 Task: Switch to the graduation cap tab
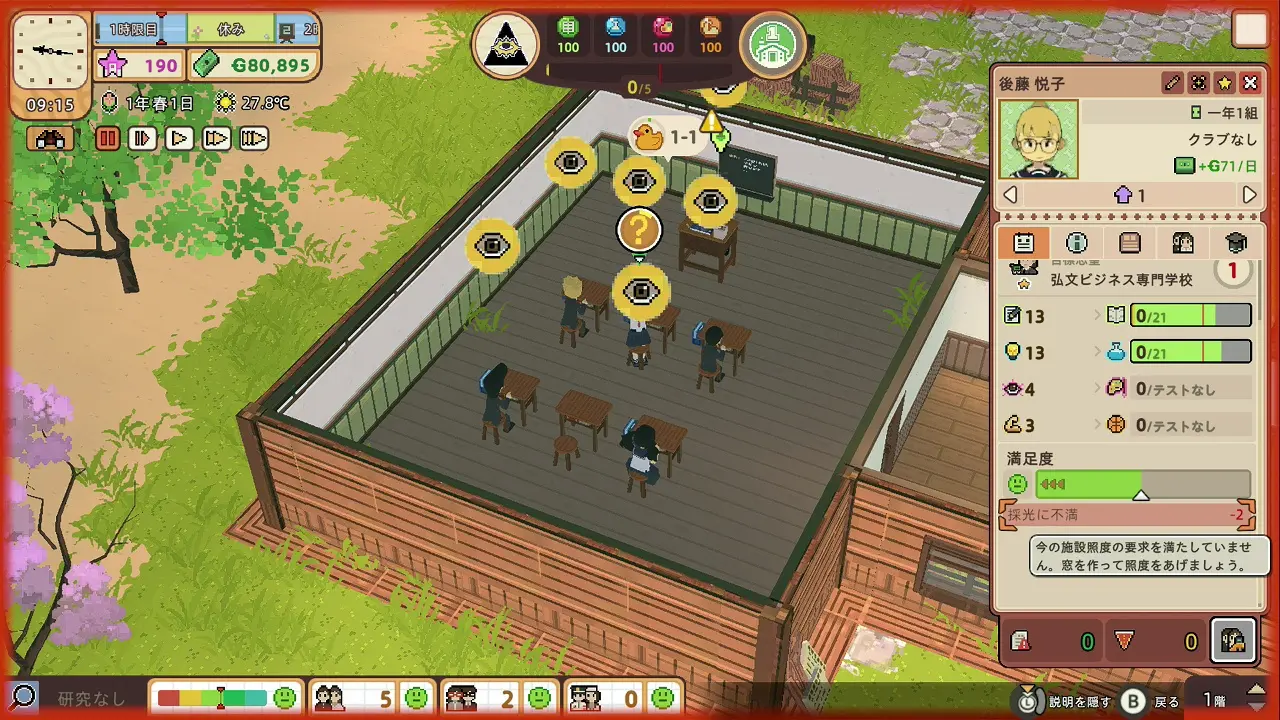click(x=1236, y=243)
